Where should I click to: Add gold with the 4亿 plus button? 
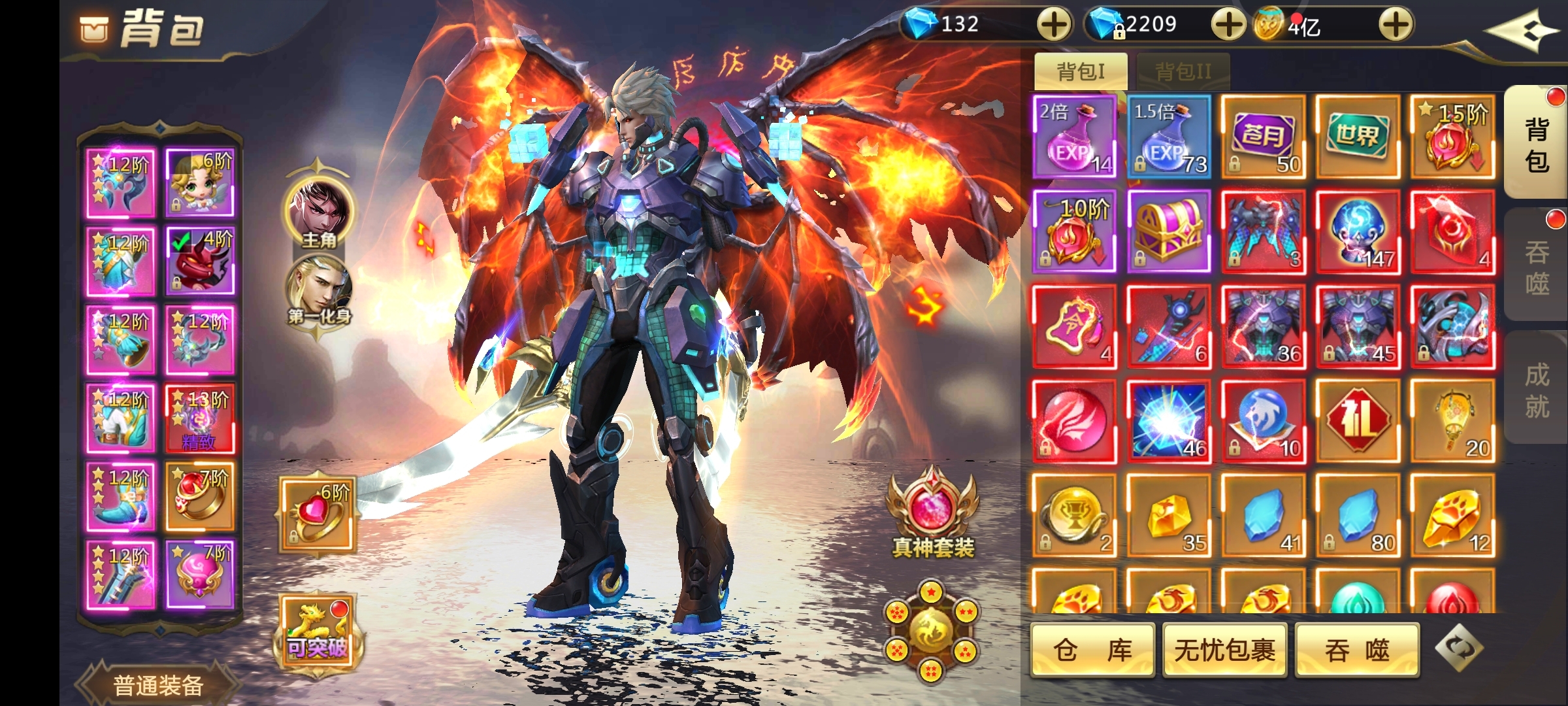click(x=1396, y=25)
